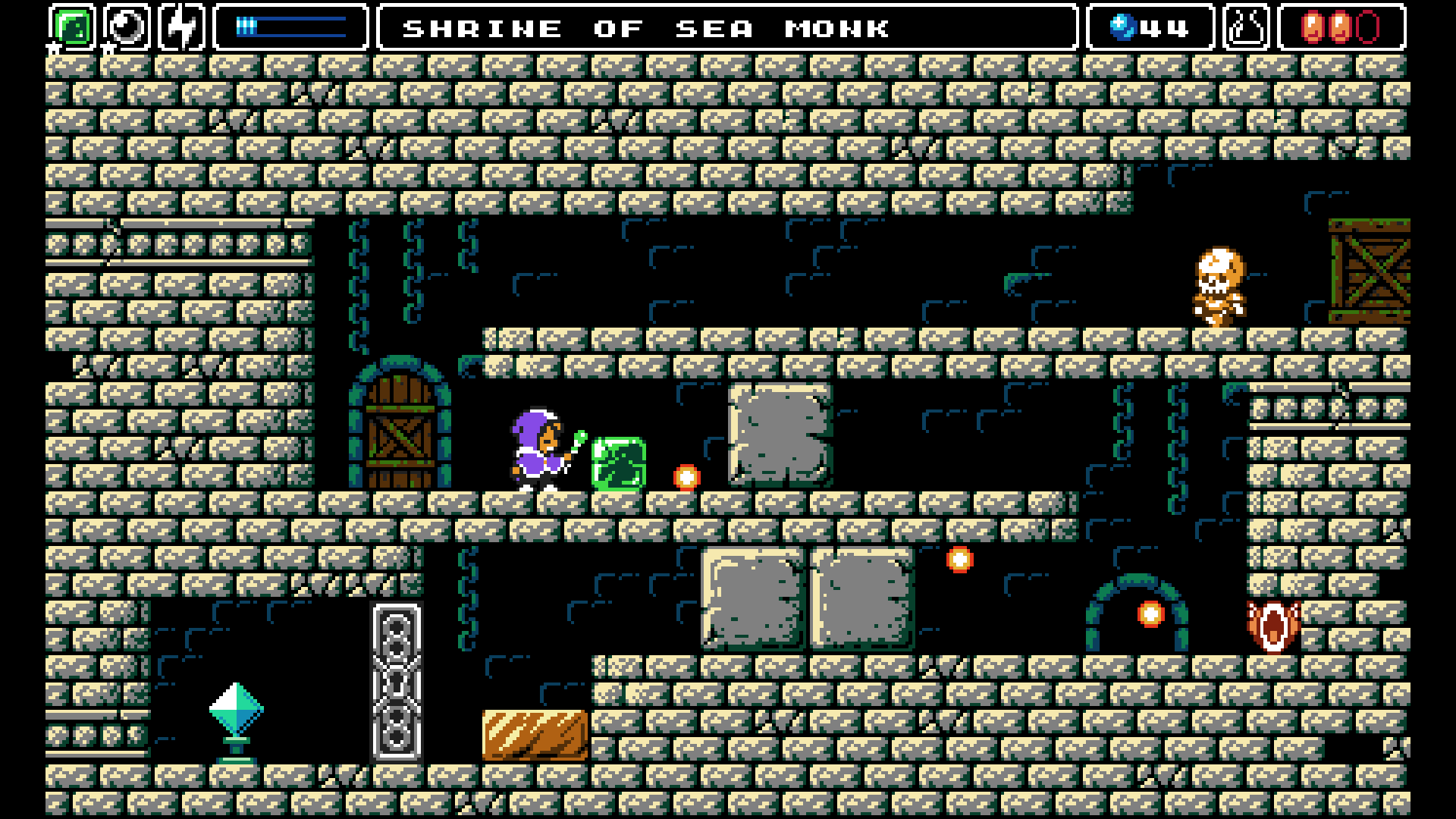The image size is (1456, 819).
Task: Click the potion flask icon in the HUD
Action: coord(1247,28)
